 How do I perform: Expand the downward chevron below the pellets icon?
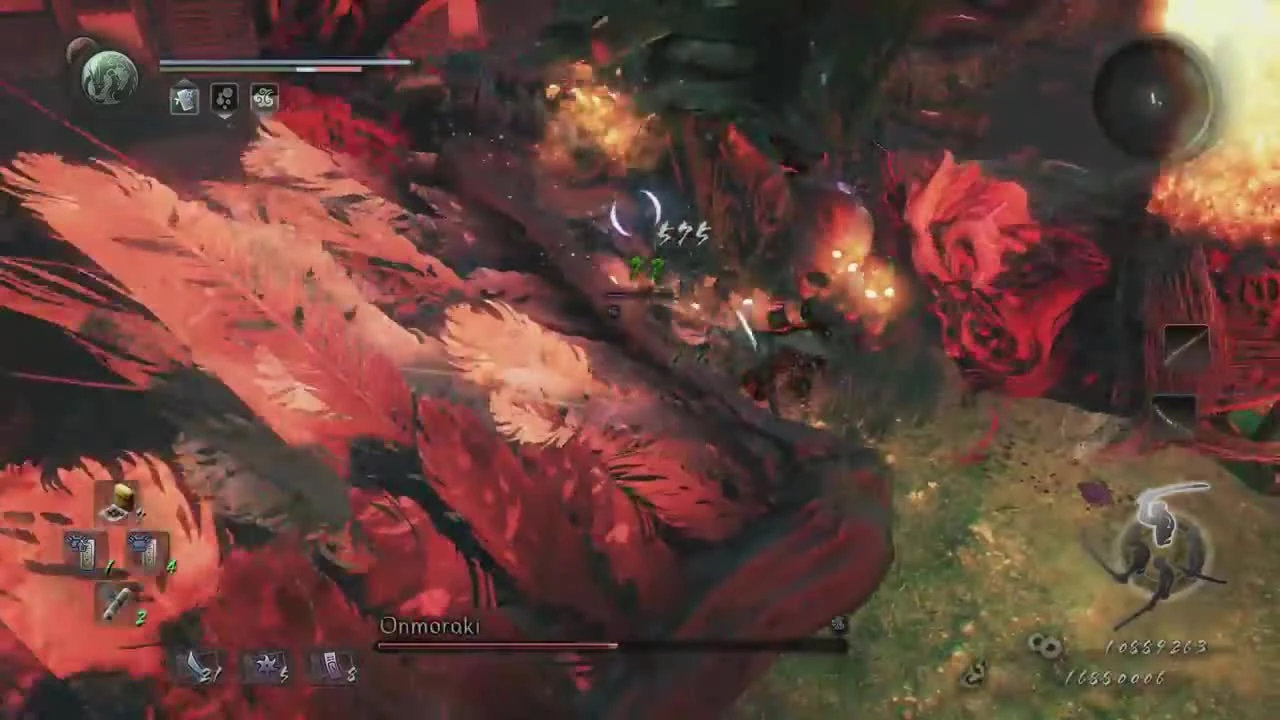click(225, 117)
